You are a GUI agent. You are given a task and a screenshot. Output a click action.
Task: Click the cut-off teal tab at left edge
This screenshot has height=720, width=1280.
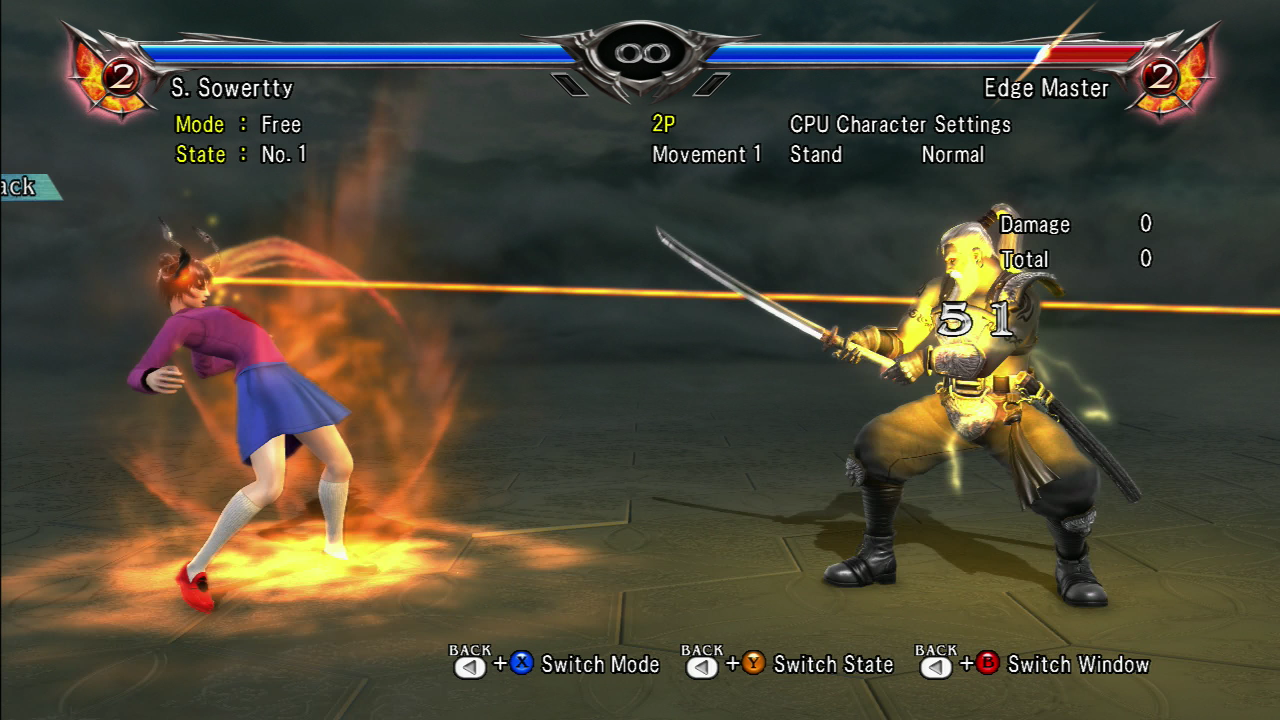pyautogui.click(x=26, y=187)
